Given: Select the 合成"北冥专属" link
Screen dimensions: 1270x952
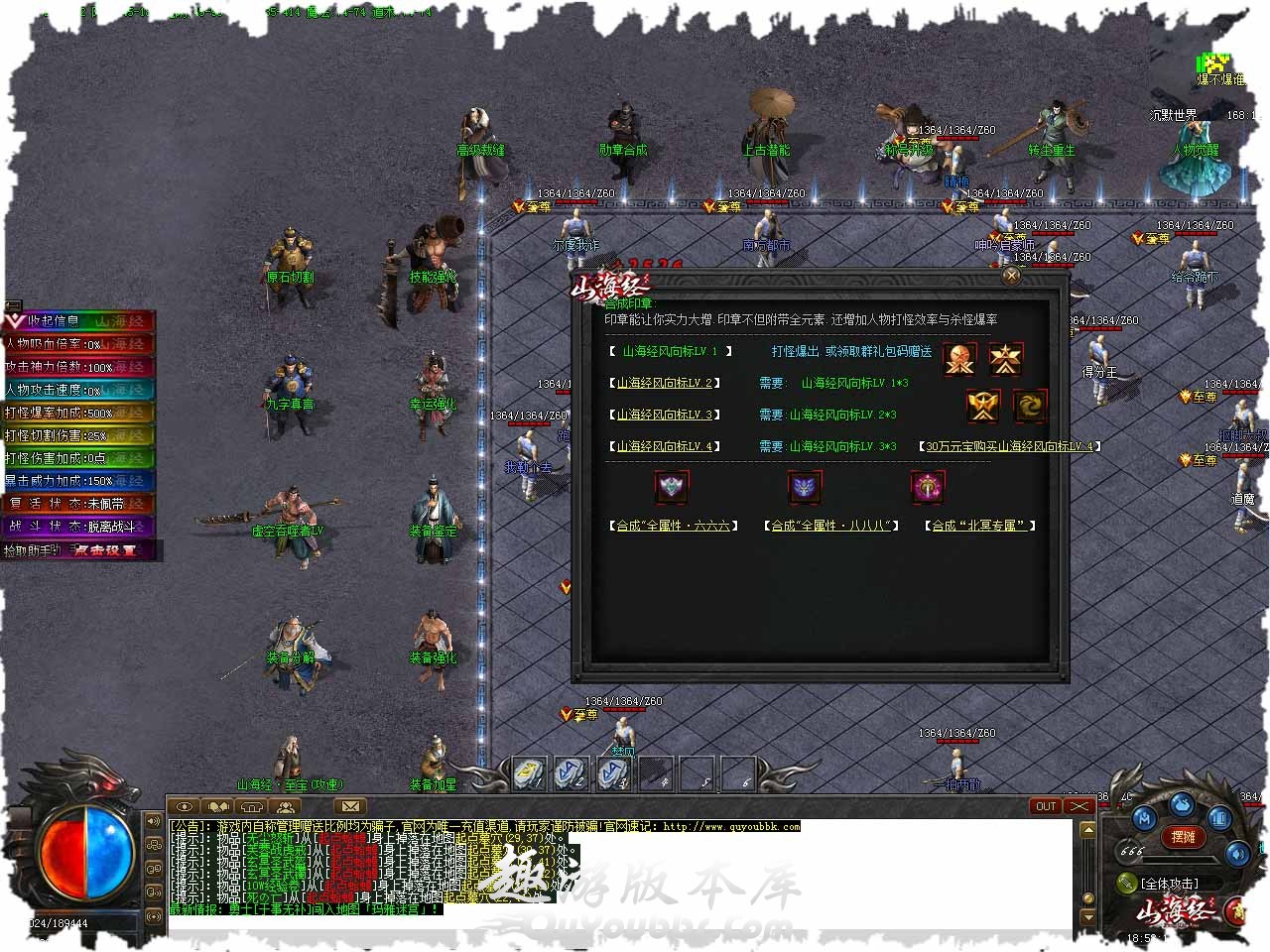Looking at the screenshot, I should click(980, 526).
